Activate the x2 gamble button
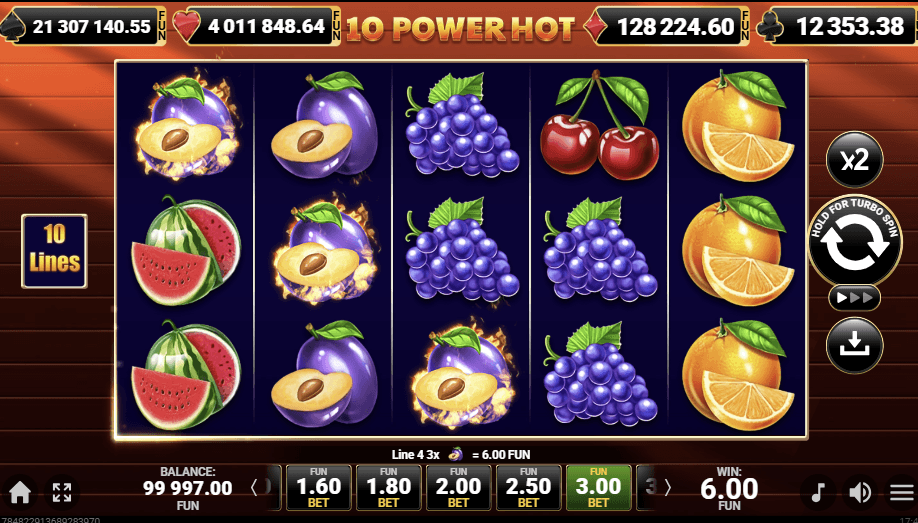 coord(854,160)
